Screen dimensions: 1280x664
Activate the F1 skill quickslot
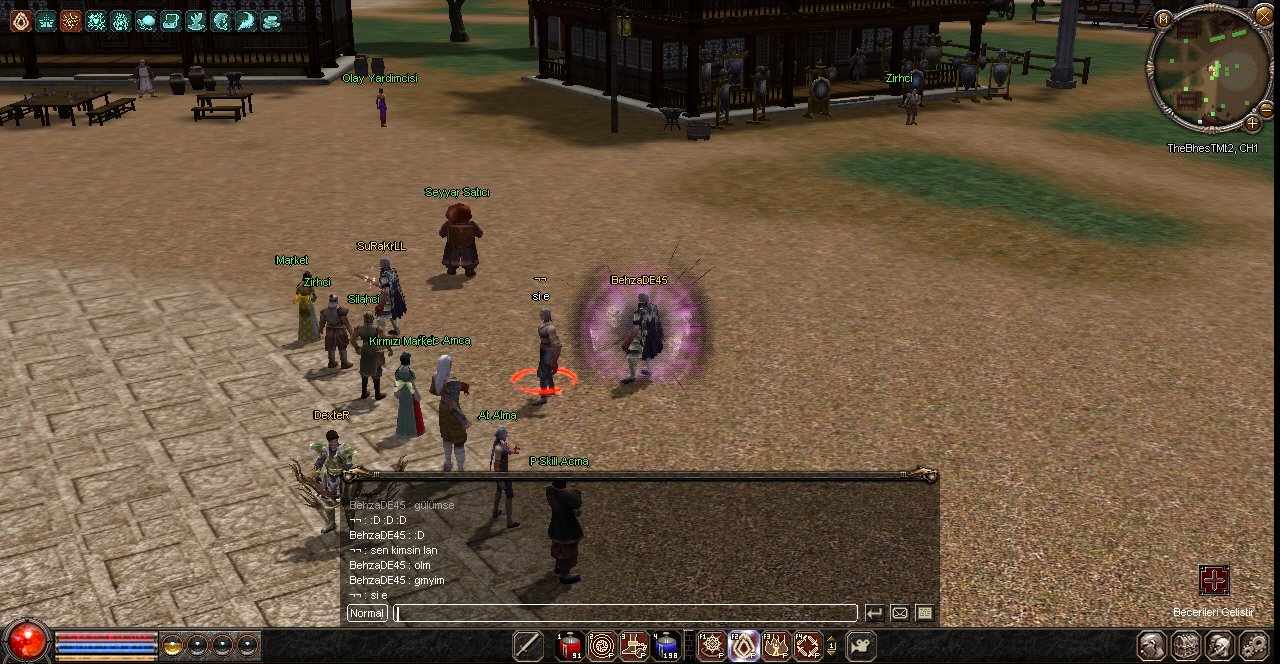(712, 646)
